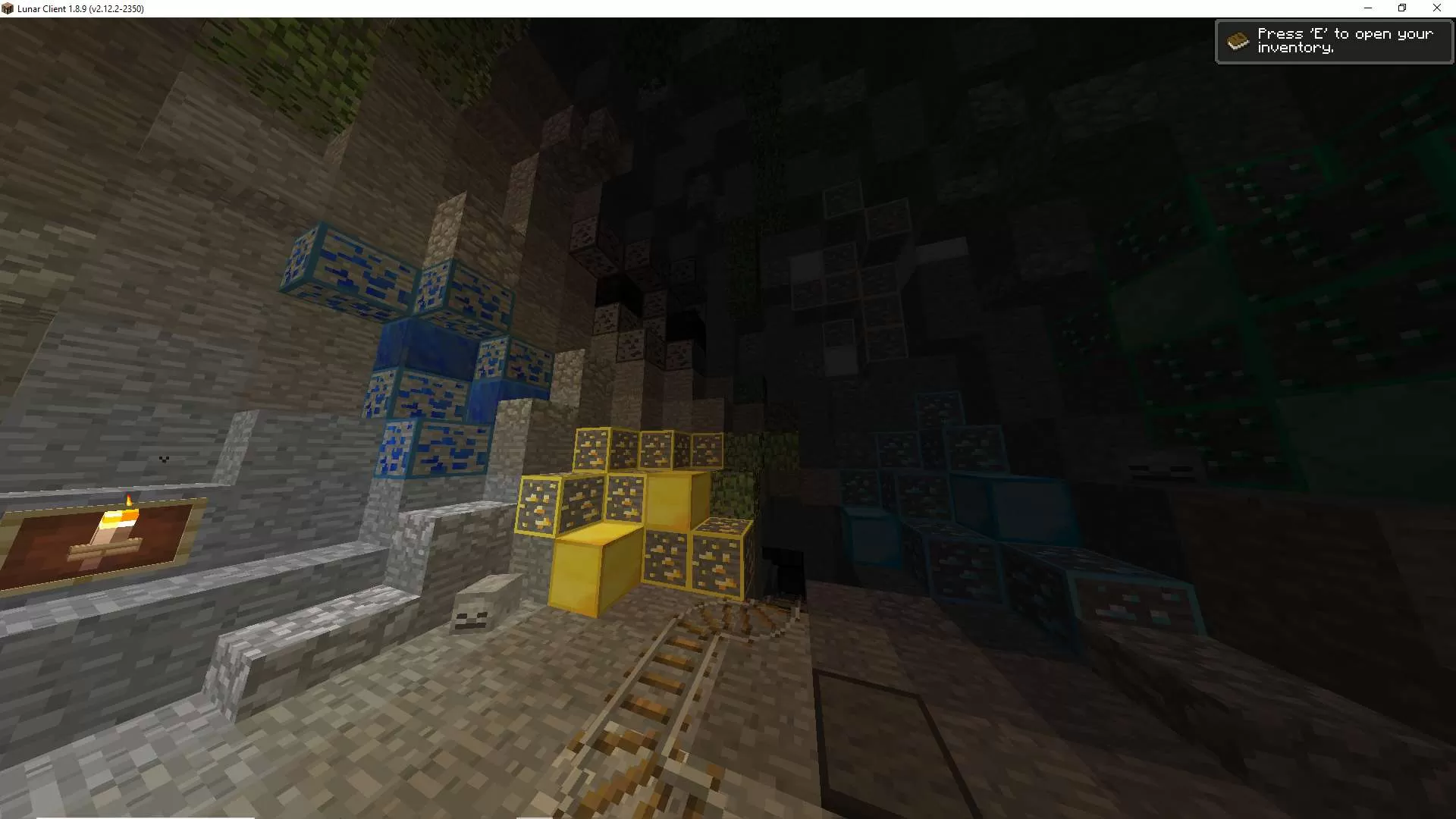Image resolution: width=1456 pixels, height=819 pixels.
Task: Minimize the Lunar Client window
Action: [1367, 8]
